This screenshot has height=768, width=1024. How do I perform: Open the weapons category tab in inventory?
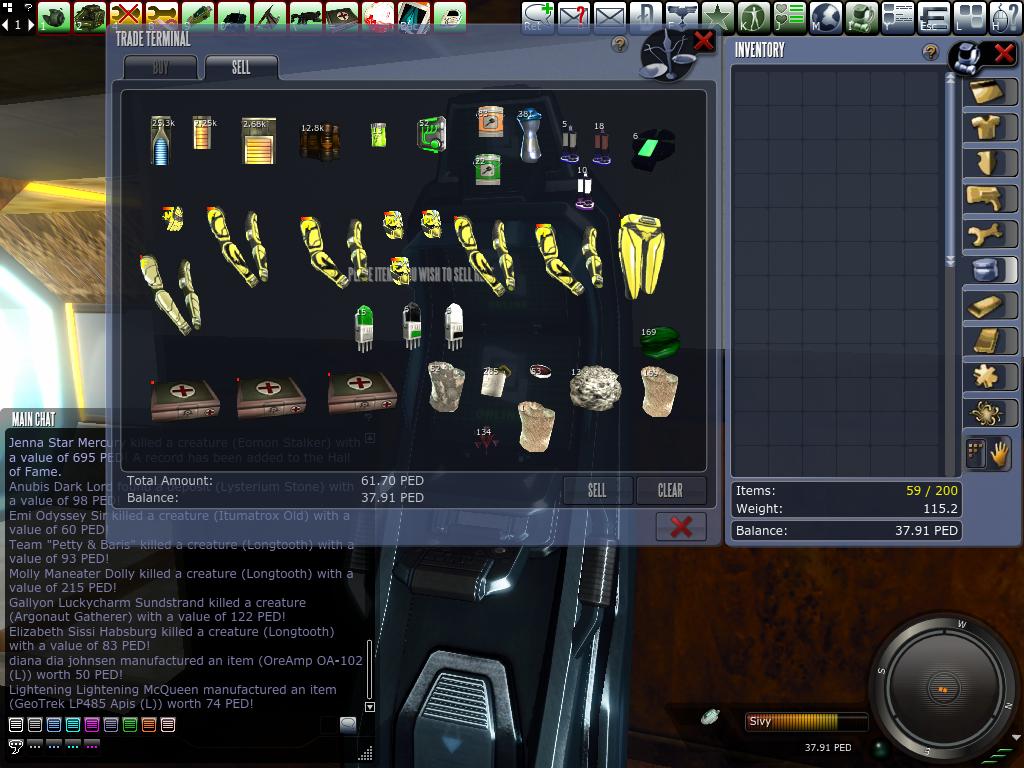click(x=989, y=198)
